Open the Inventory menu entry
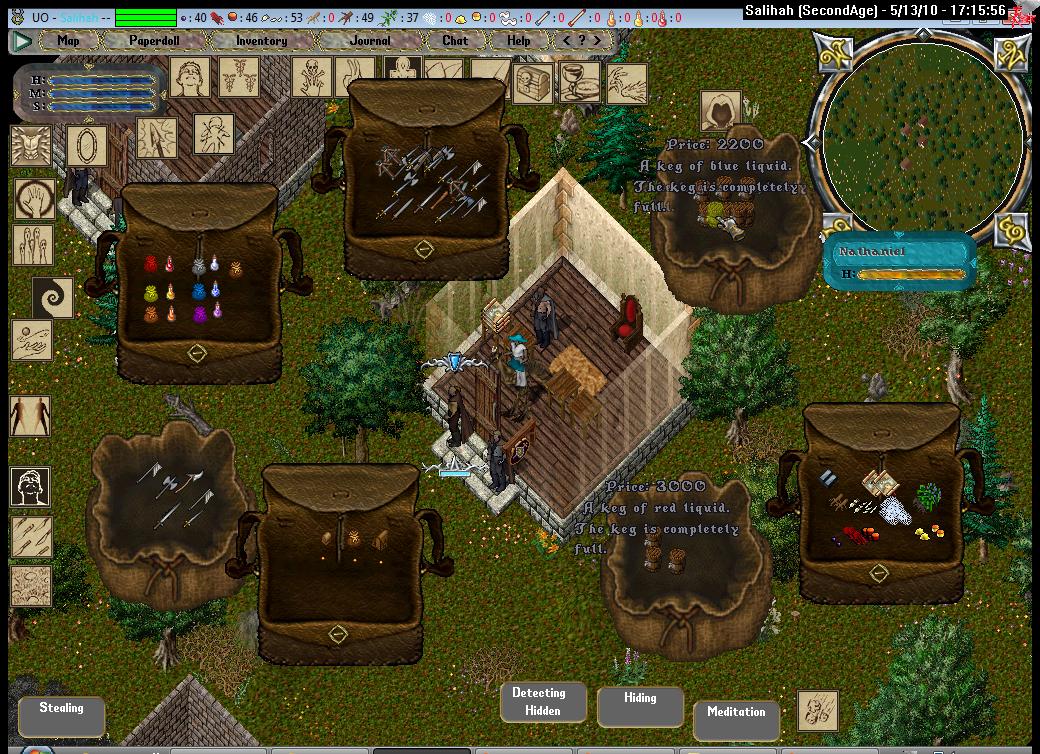The image size is (1040, 754). tap(261, 41)
